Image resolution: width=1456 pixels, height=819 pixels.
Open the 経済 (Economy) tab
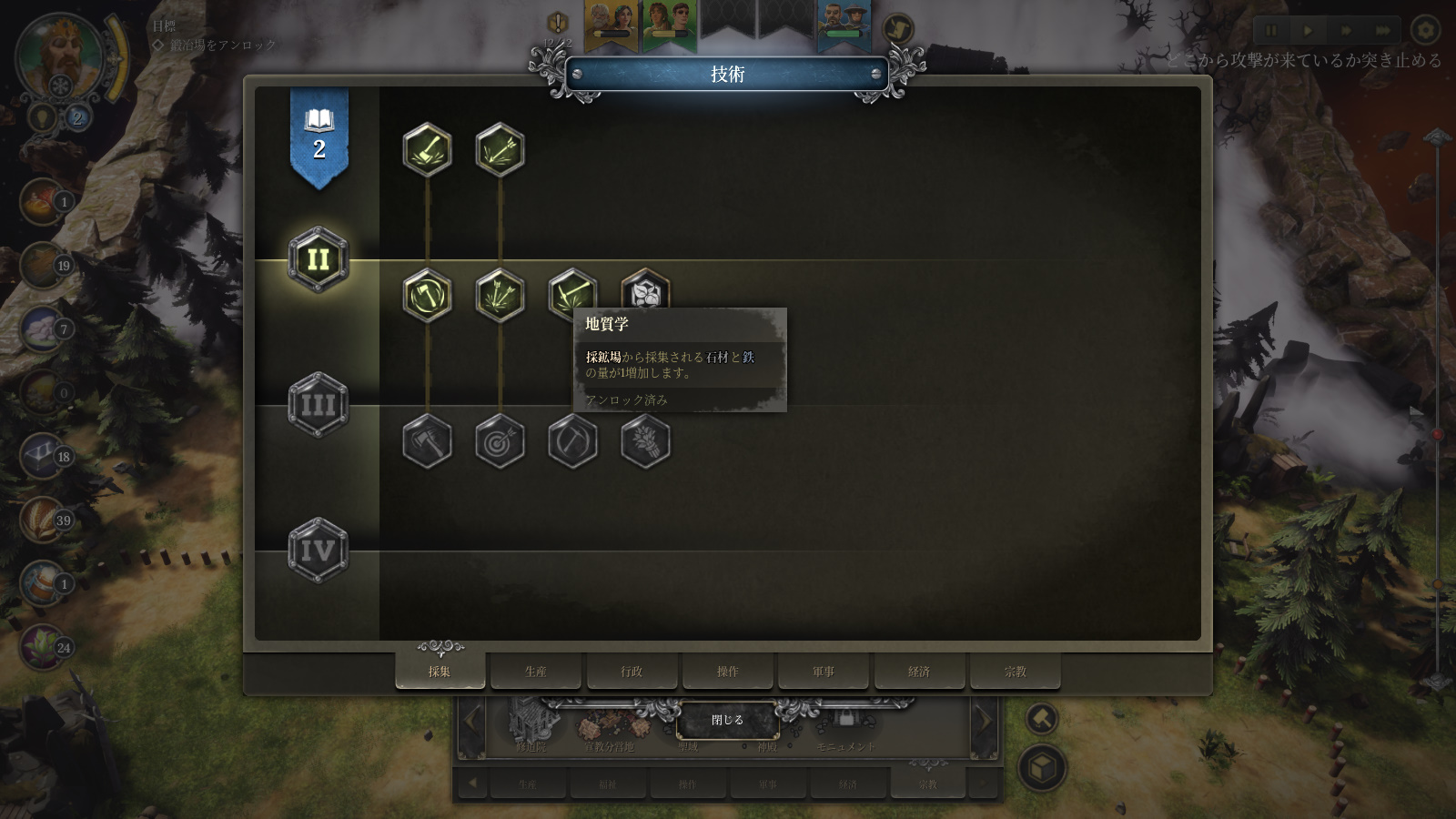[919, 671]
